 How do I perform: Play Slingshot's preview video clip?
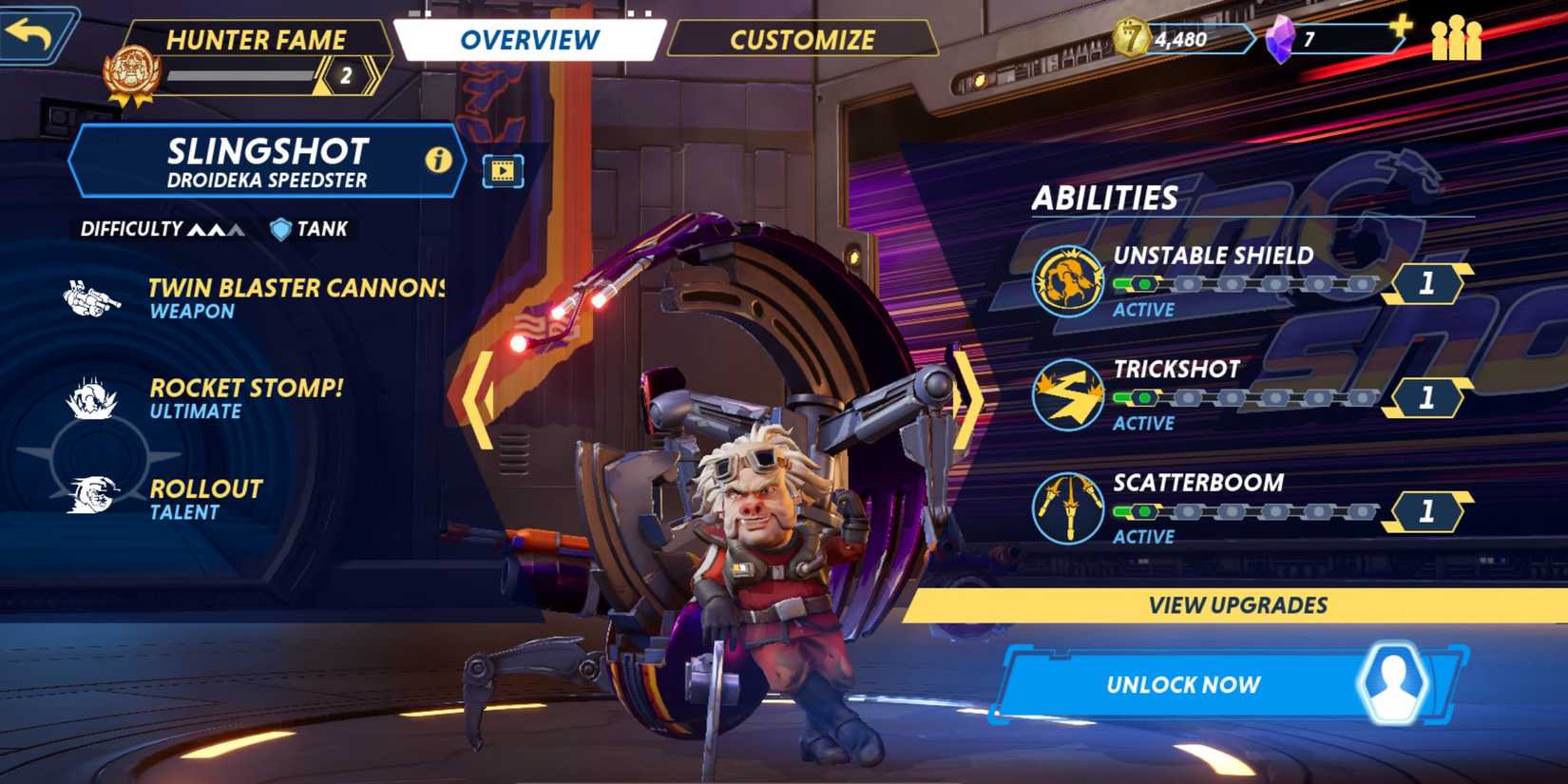tap(503, 171)
